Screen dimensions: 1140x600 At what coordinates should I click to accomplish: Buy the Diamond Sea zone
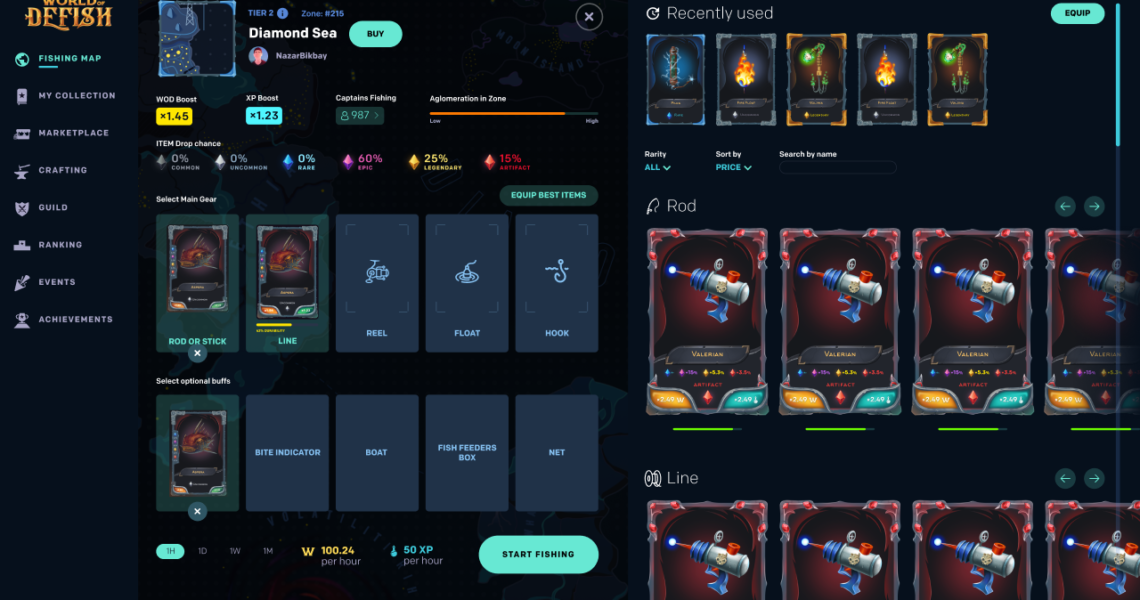pos(375,34)
